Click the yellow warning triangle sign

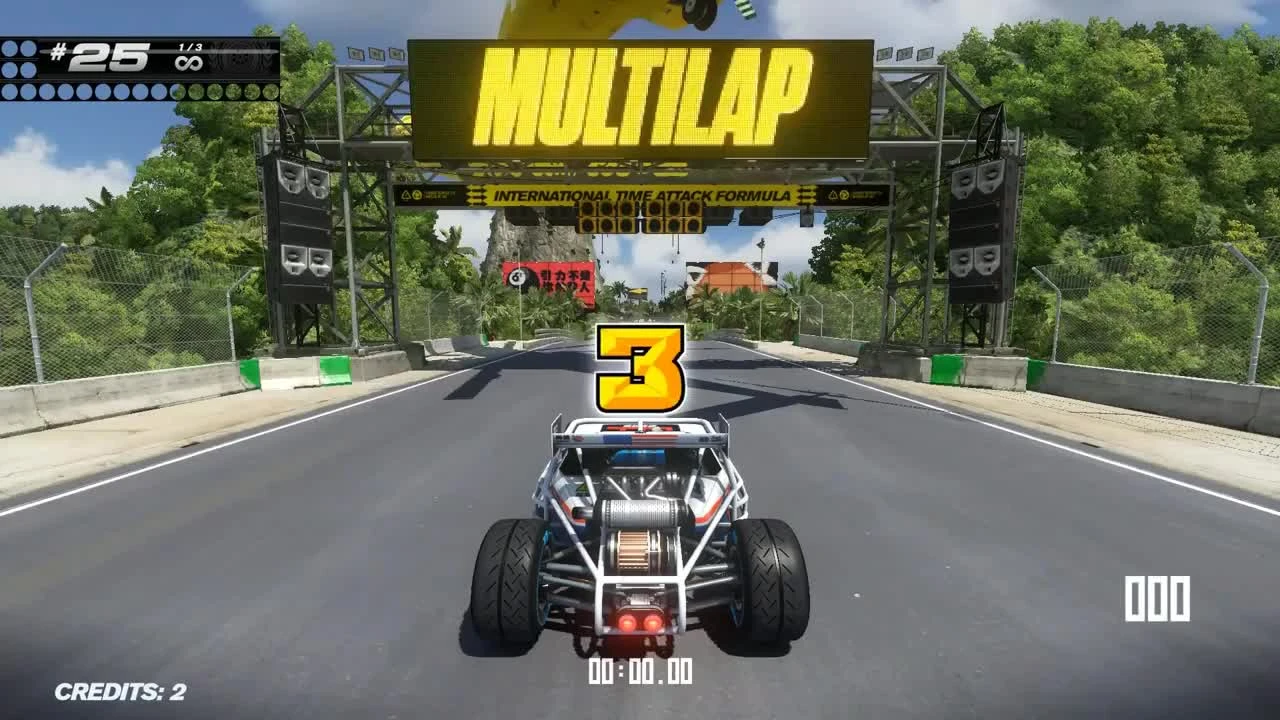click(408, 193)
